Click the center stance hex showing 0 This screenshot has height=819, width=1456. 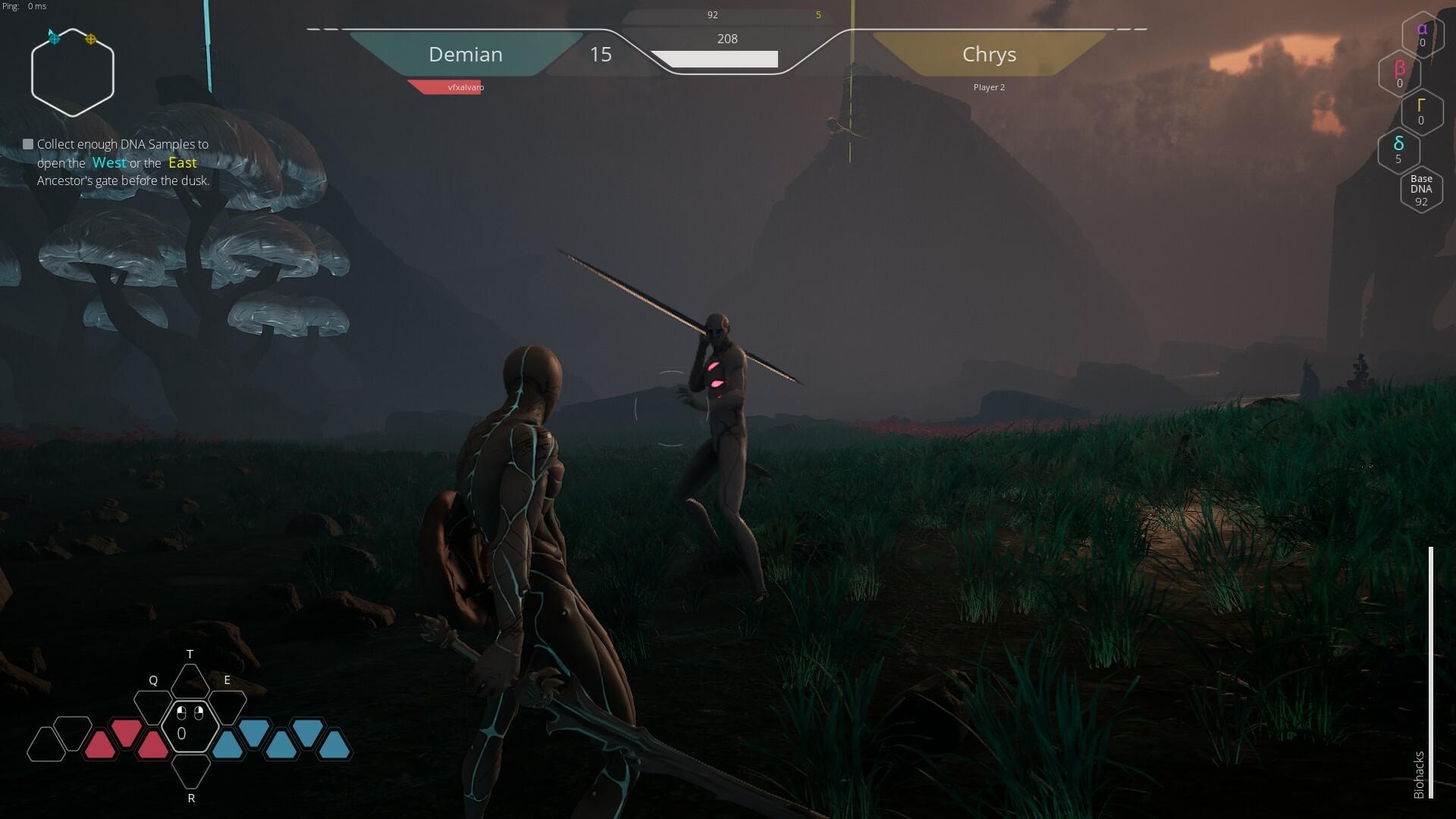click(190, 726)
